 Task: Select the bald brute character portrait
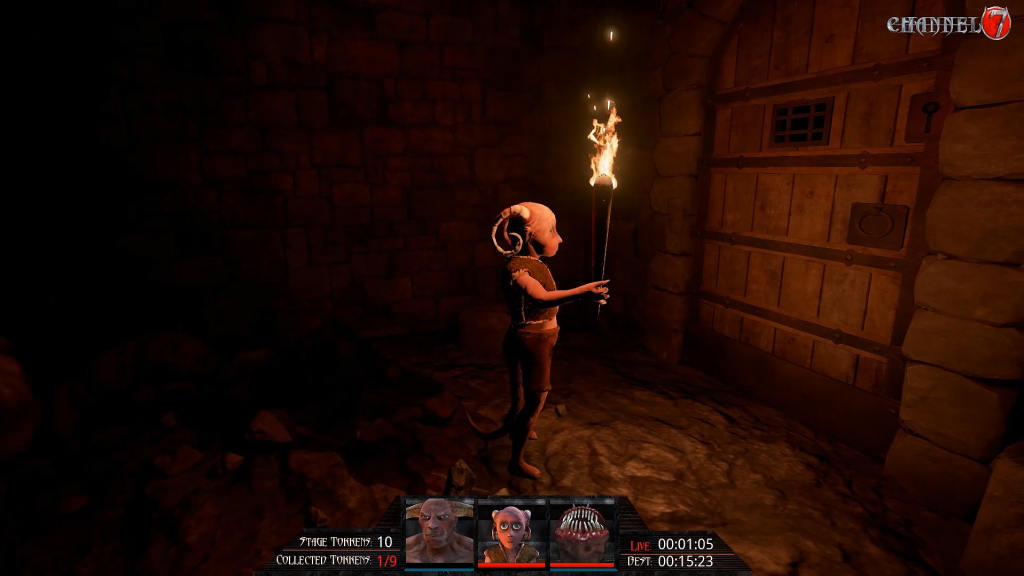point(439,532)
